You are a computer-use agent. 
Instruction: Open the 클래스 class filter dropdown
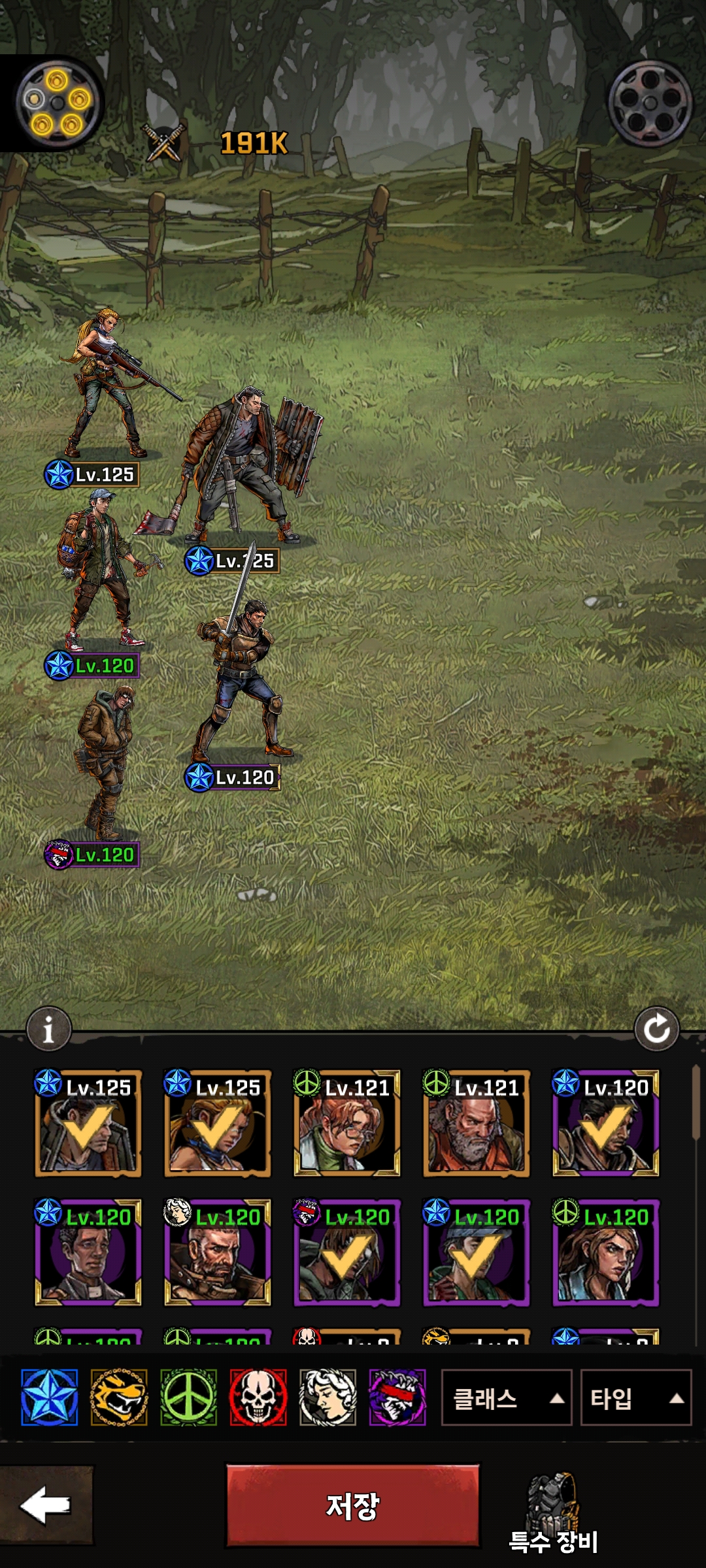506,1398
